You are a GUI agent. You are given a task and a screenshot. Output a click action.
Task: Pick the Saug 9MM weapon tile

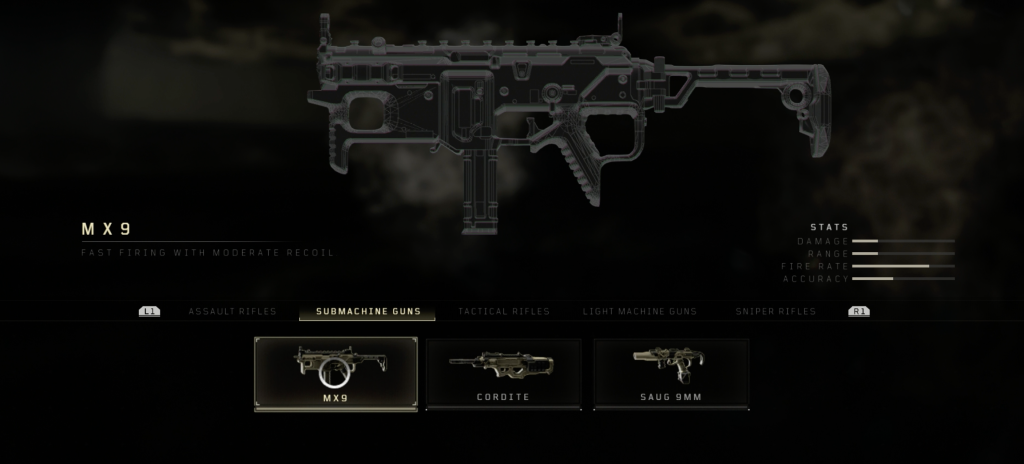[671, 374]
